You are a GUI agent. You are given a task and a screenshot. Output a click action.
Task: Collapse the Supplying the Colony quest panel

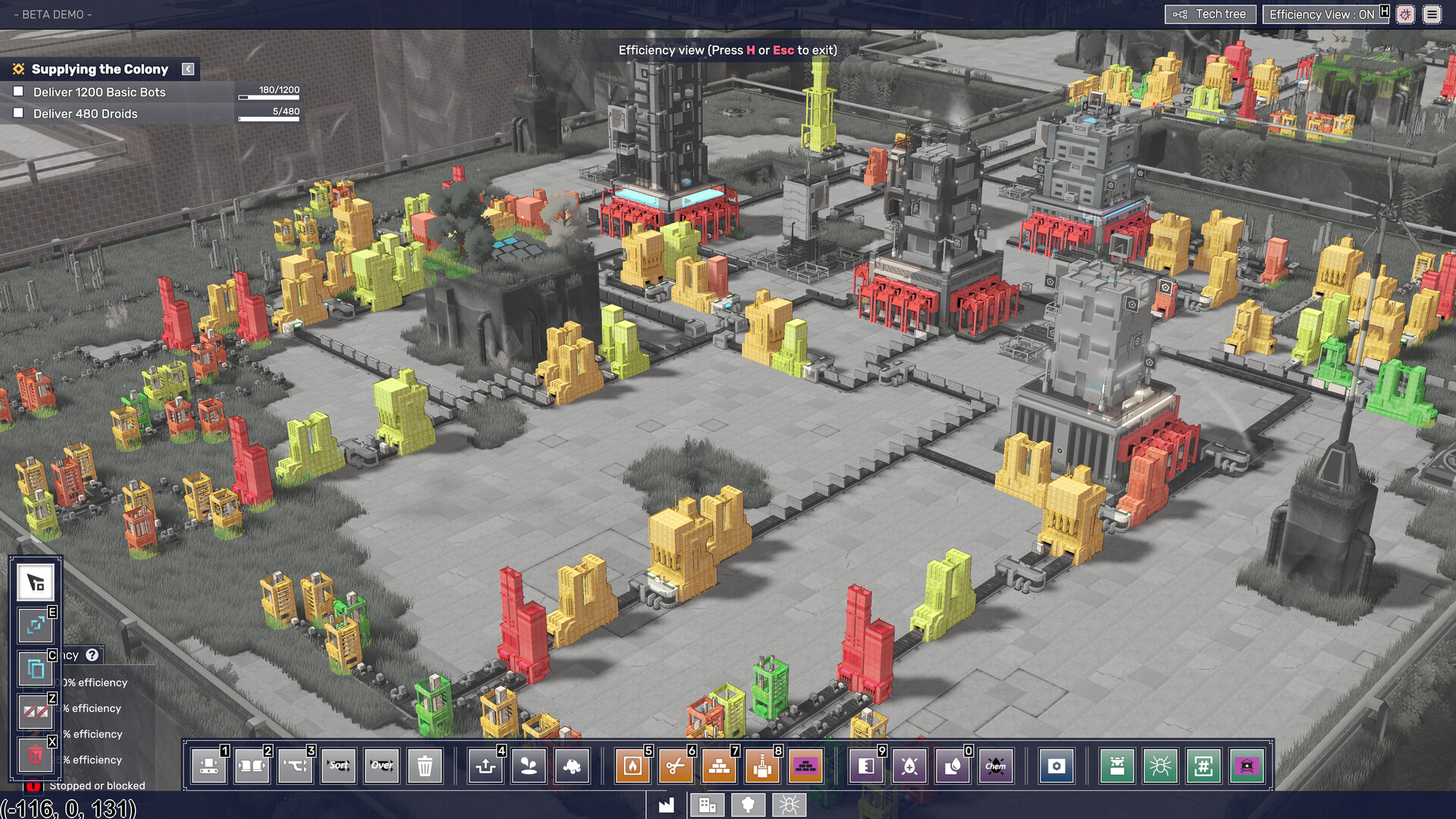point(187,68)
